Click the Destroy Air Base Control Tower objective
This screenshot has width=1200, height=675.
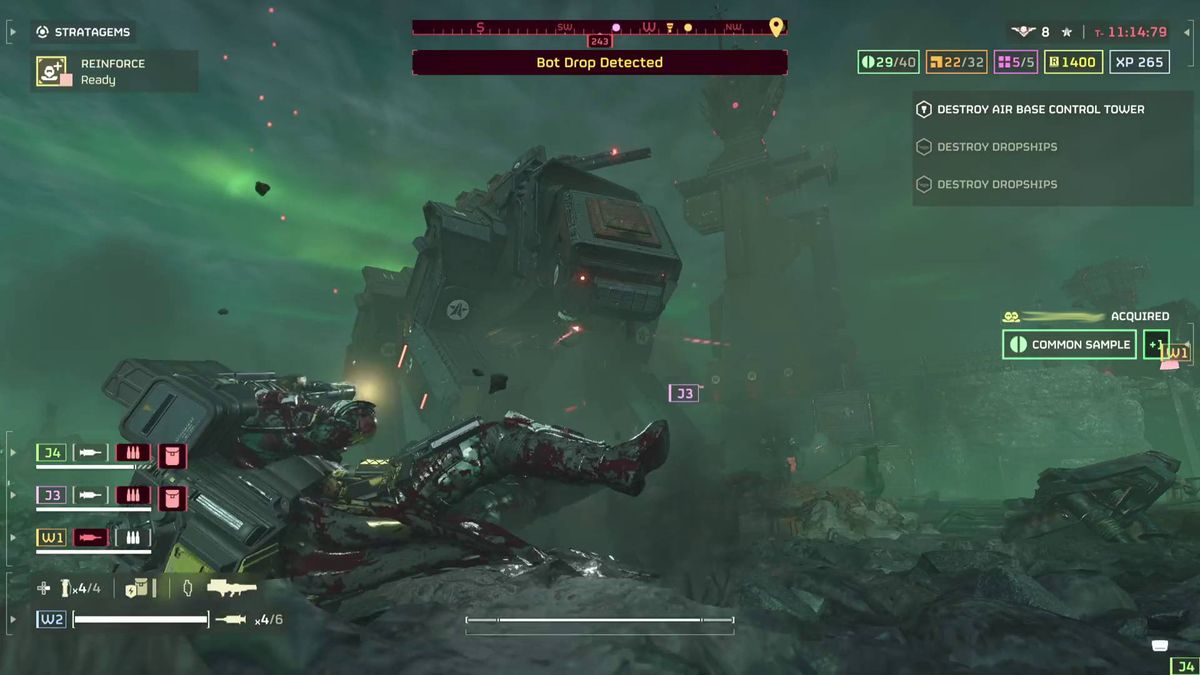1040,109
